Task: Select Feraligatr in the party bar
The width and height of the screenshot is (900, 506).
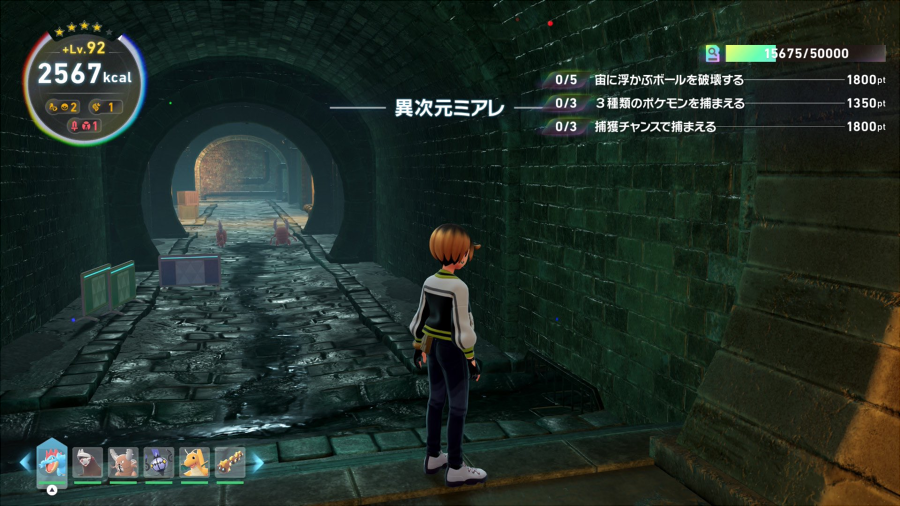Action: (52, 461)
